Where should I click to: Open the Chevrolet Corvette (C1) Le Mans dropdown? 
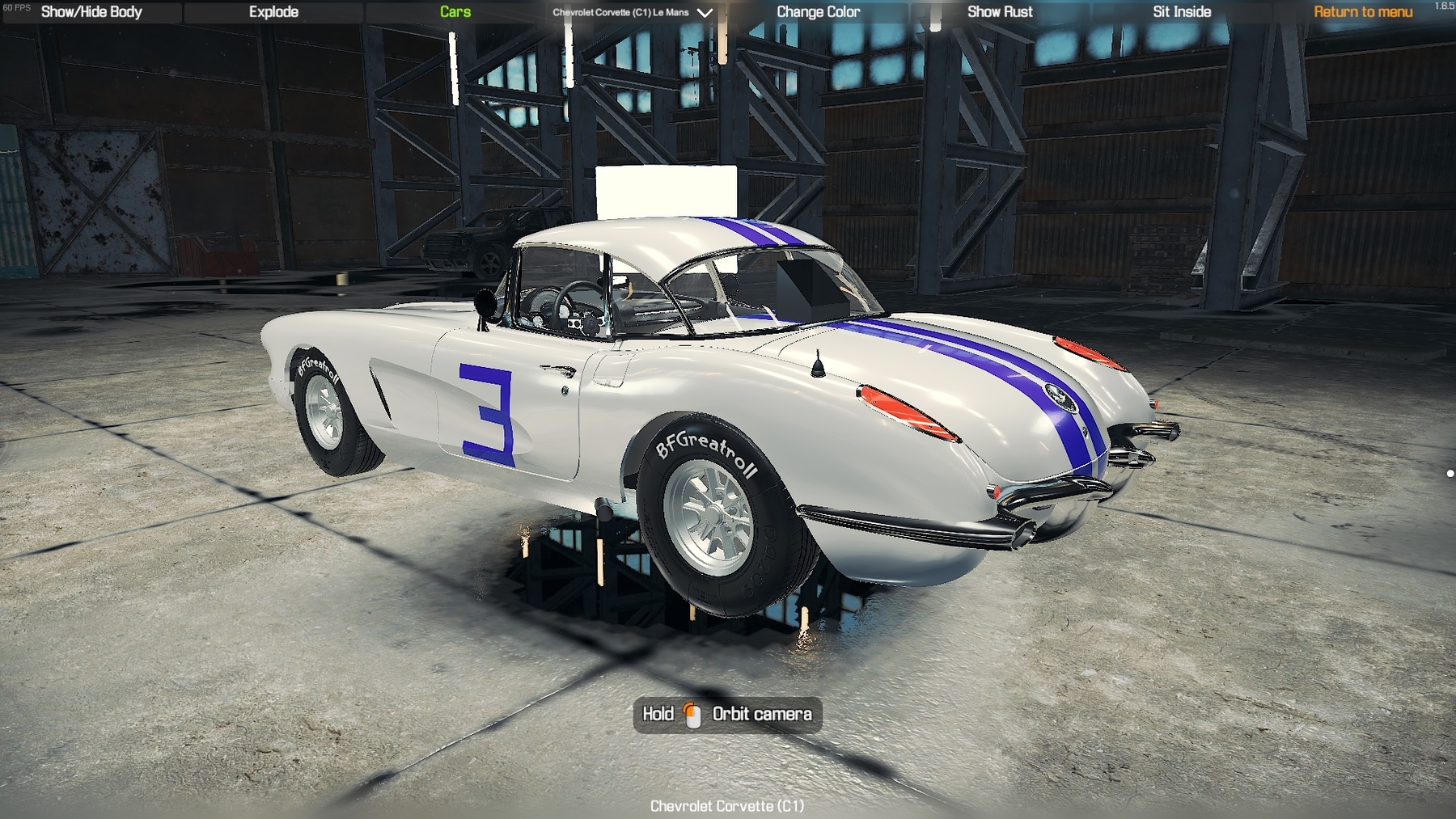633,12
